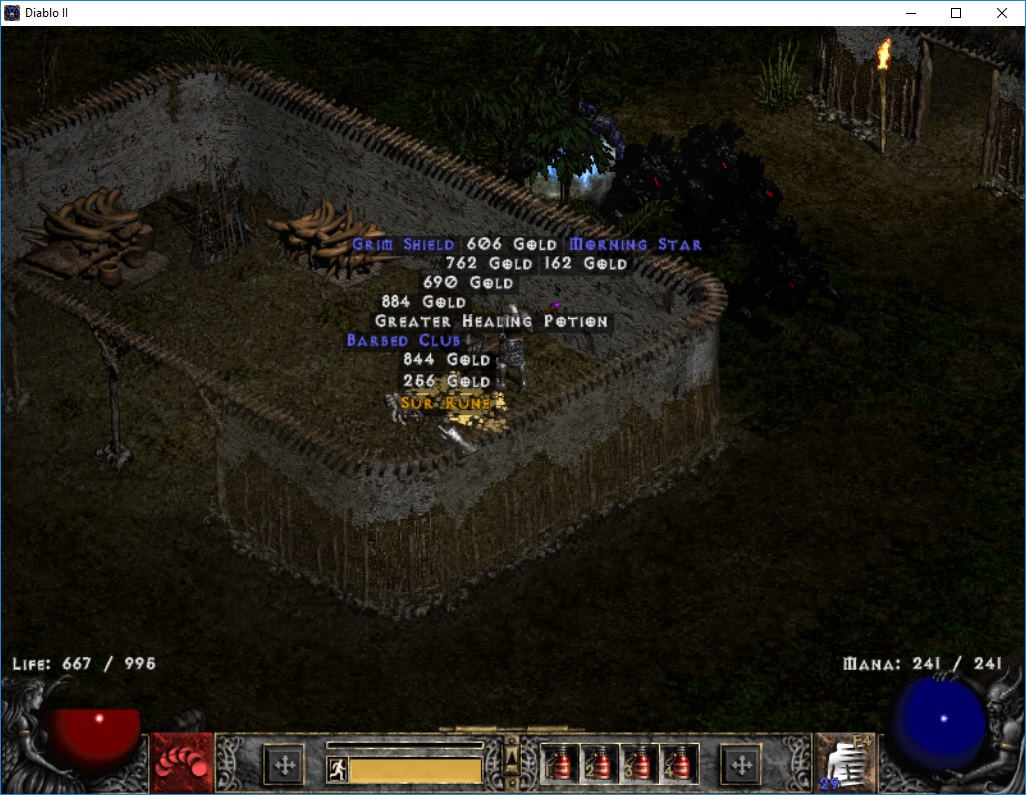Pick up the Sur Rune label
The height and width of the screenshot is (795, 1026).
pos(446,403)
